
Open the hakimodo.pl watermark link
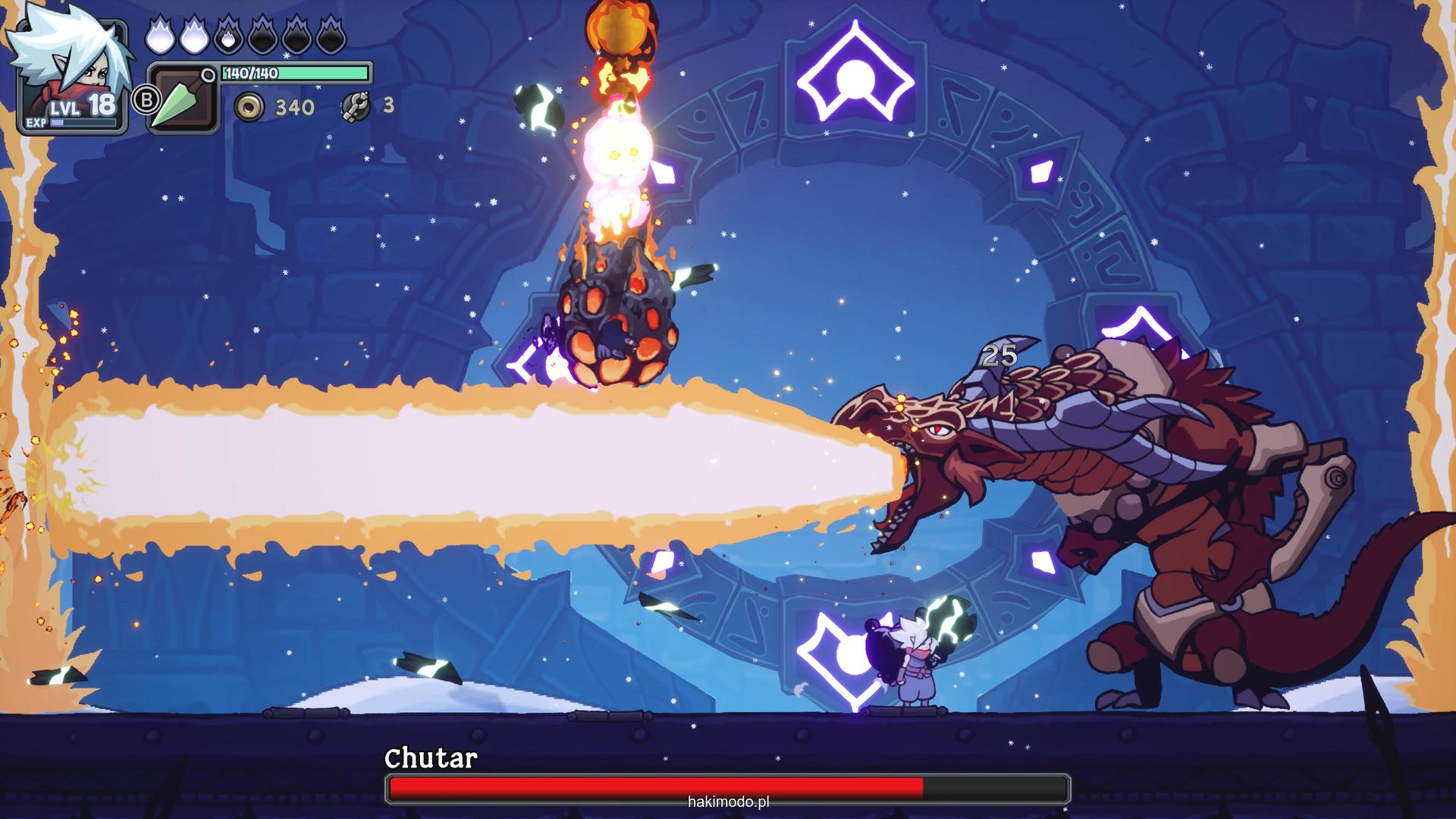728,802
